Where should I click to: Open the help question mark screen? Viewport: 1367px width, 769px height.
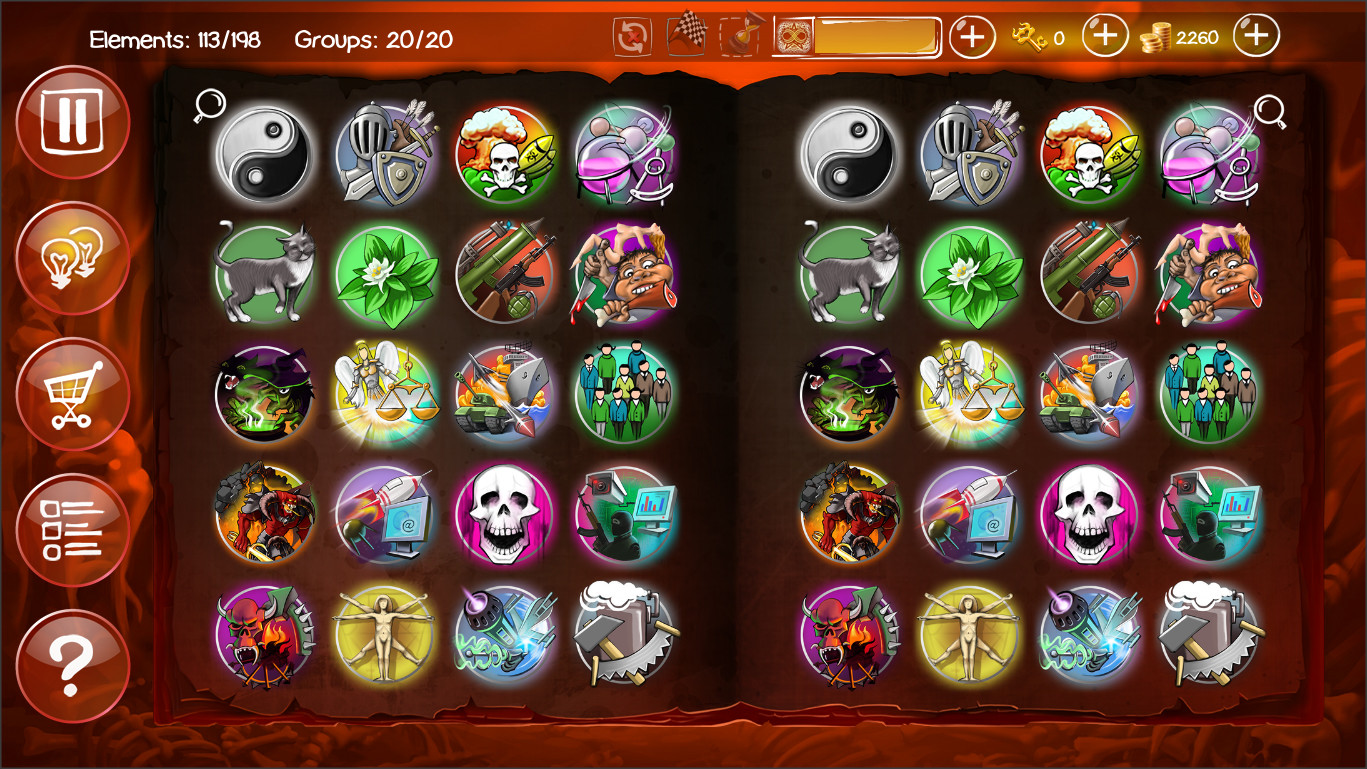71,663
